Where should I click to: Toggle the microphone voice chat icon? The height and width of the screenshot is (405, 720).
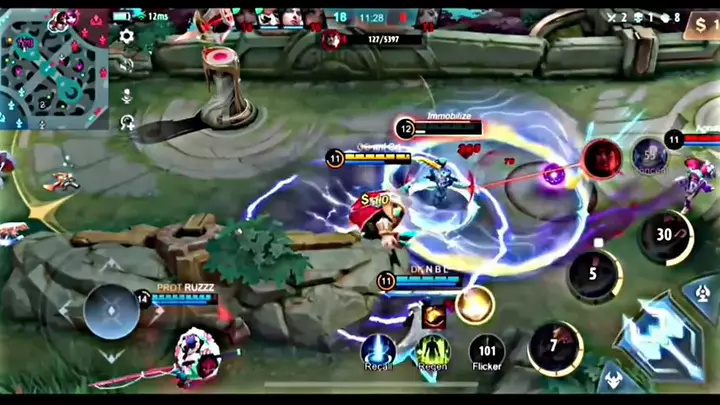click(x=127, y=97)
